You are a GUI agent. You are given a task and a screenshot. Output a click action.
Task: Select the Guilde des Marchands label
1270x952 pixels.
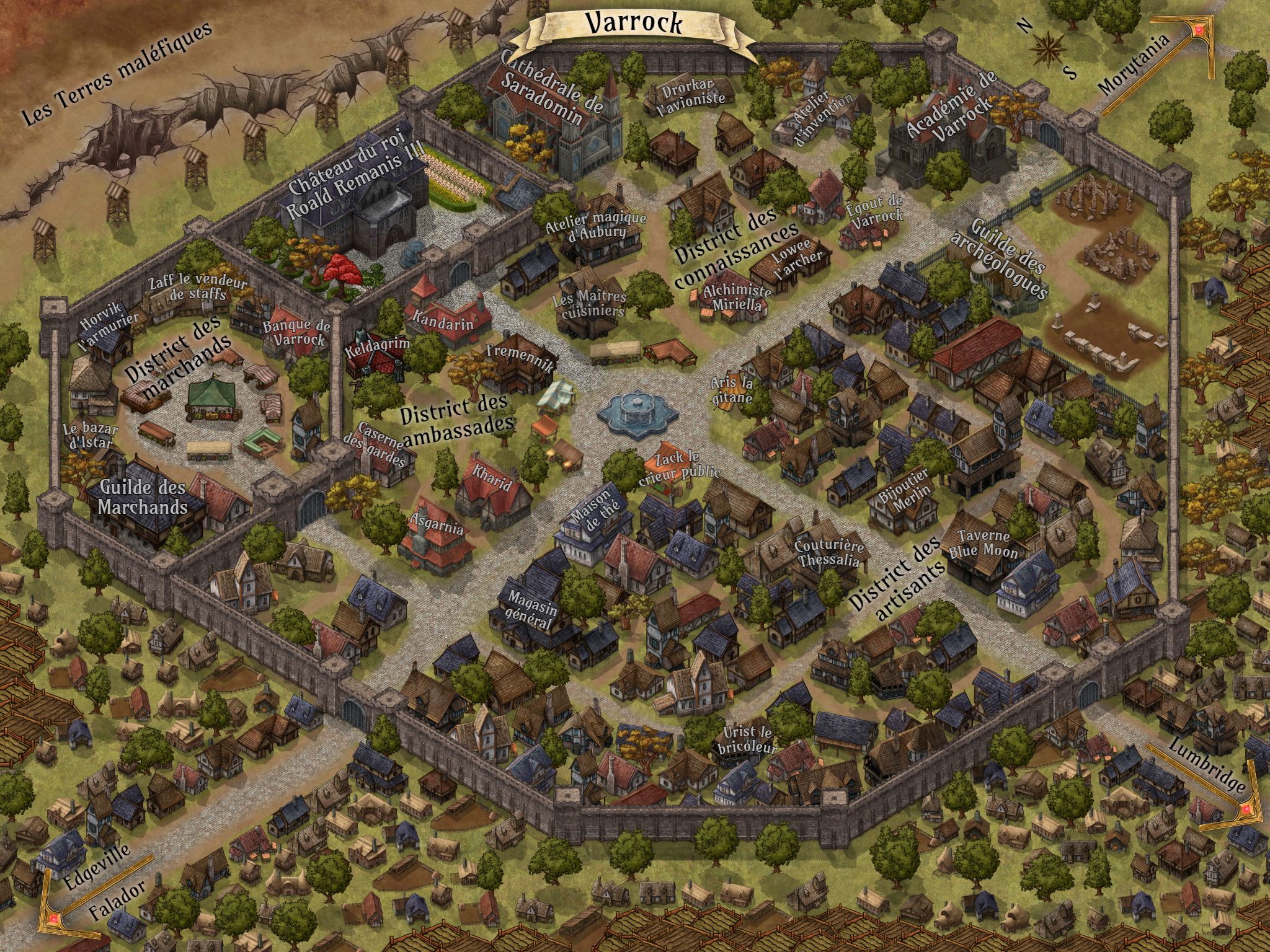(x=143, y=496)
